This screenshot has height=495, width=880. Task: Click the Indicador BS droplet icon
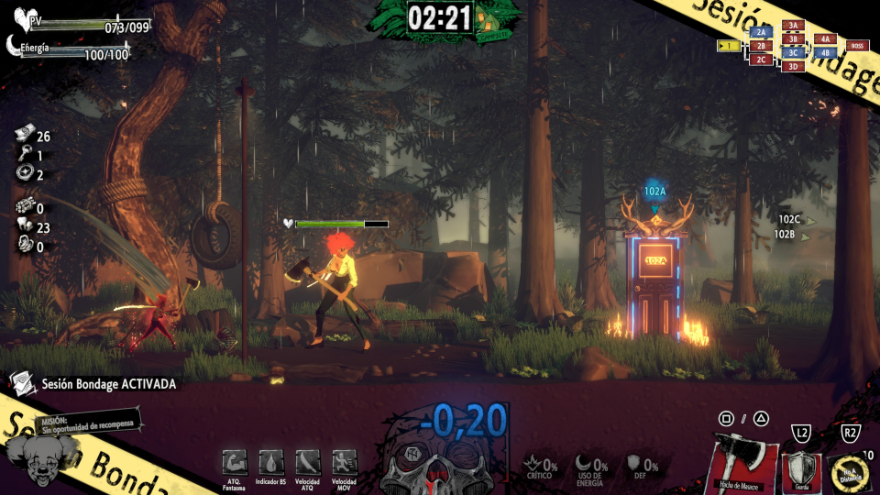pyautogui.click(x=271, y=460)
